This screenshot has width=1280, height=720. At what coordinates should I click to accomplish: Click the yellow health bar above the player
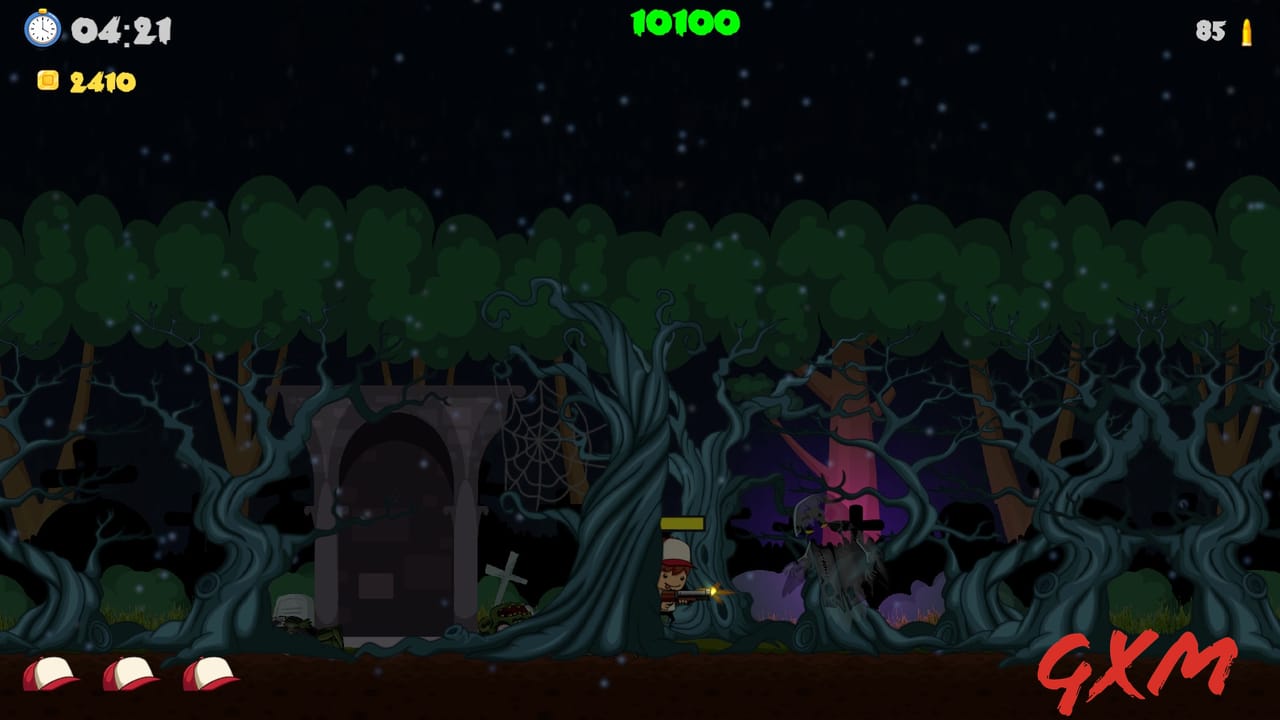(x=683, y=523)
